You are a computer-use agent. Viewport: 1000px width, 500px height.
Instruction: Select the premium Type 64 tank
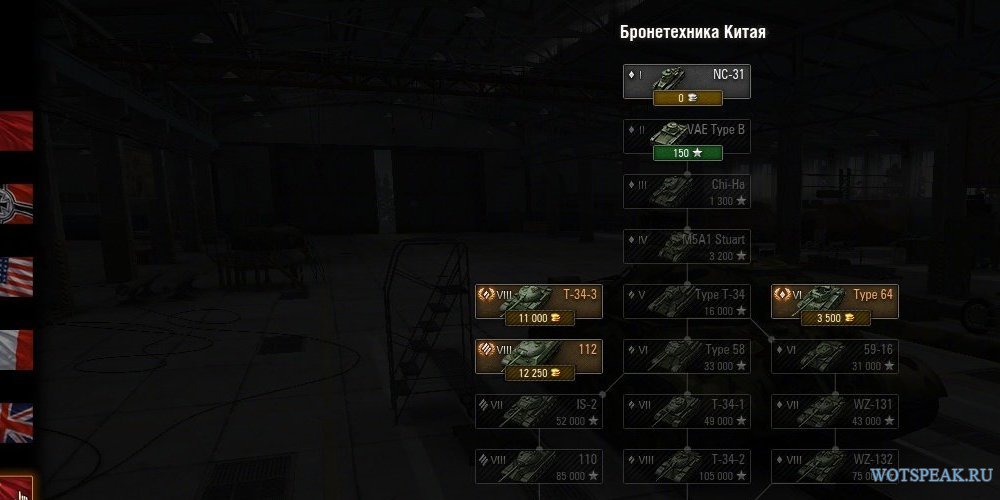[834, 302]
